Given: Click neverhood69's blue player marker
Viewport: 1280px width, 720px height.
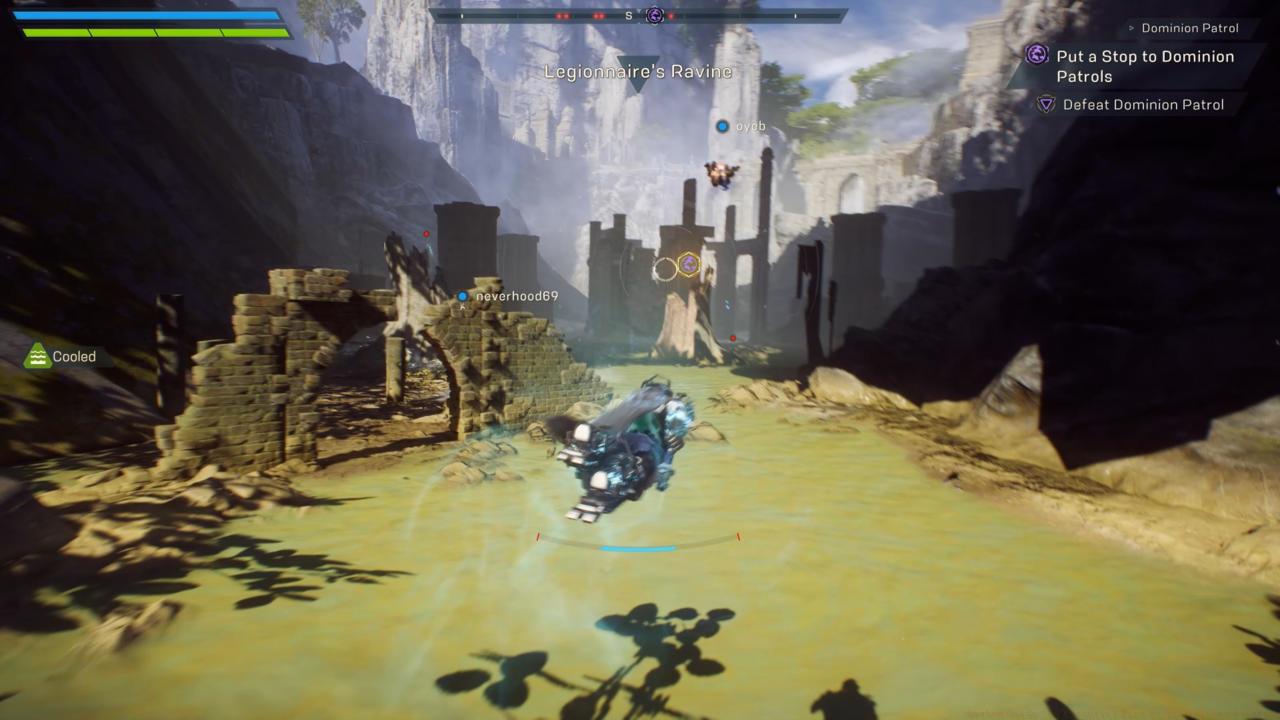Looking at the screenshot, I should pos(462,296).
